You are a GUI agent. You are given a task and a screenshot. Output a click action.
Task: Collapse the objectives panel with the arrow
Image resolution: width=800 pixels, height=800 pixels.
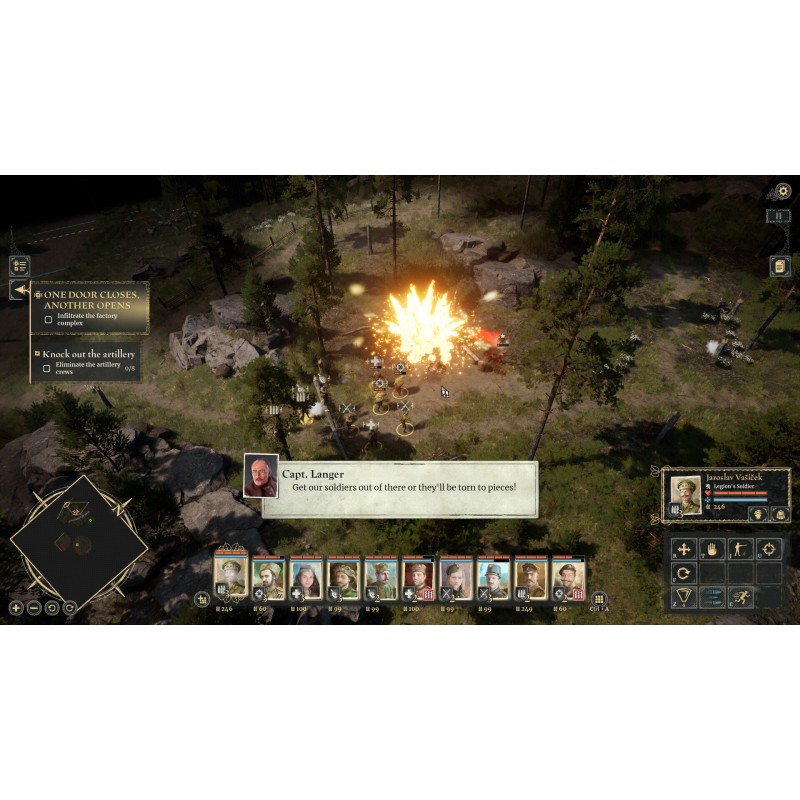[20, 290]
